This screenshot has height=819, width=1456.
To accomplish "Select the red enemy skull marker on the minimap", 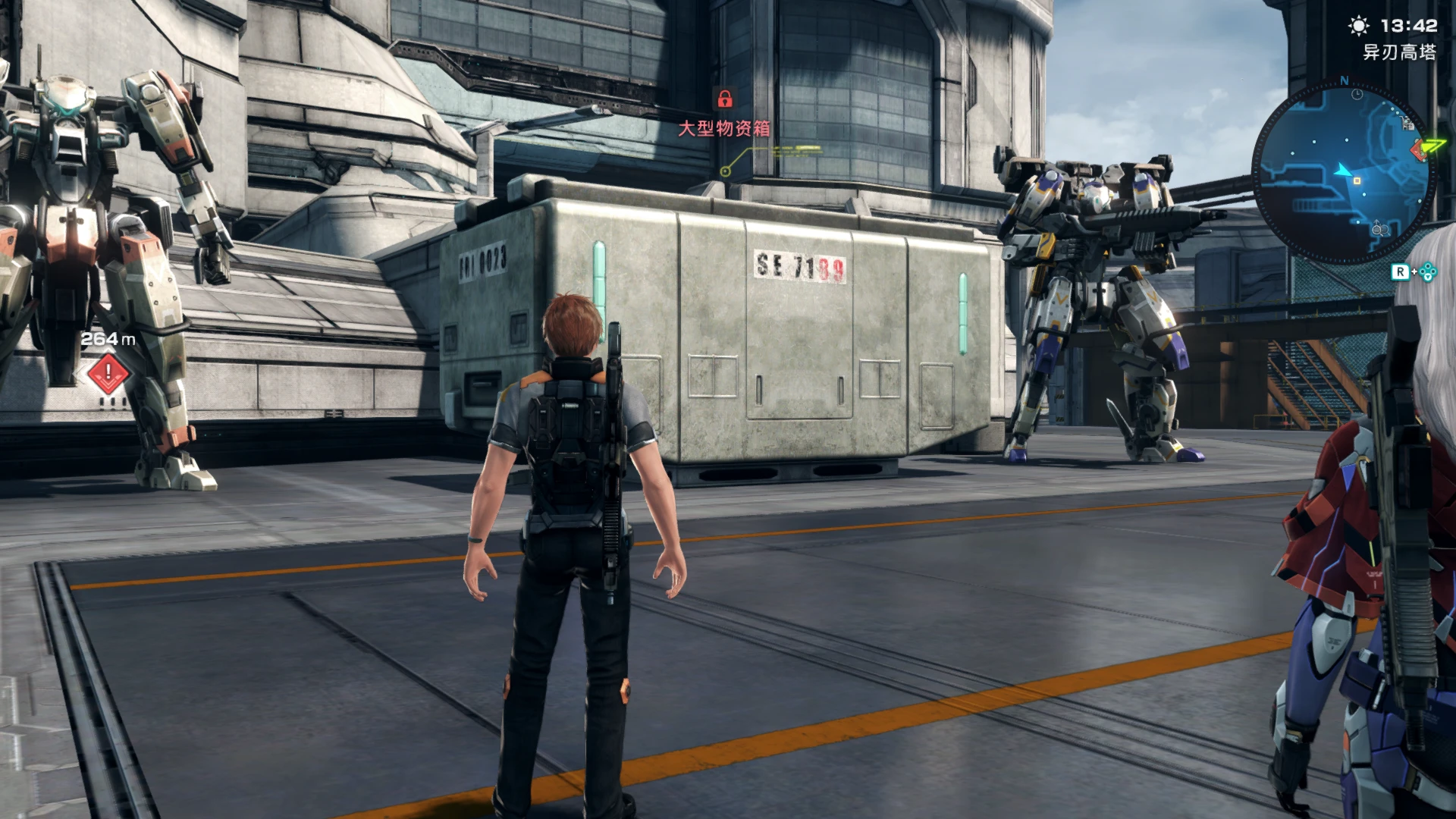I will pos(1419,150).
